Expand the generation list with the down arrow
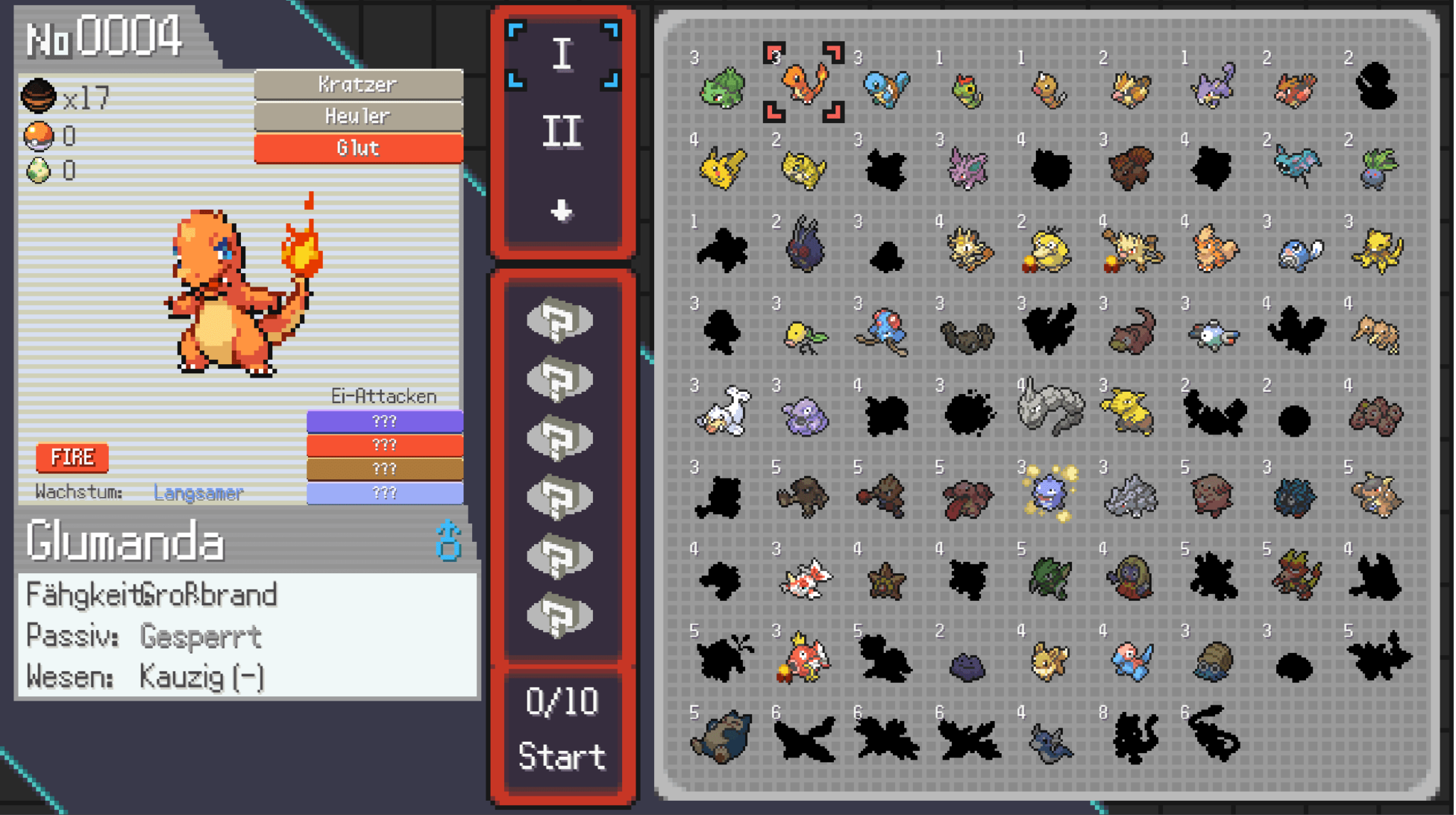1456x815 pixels. tap(562, 210)
